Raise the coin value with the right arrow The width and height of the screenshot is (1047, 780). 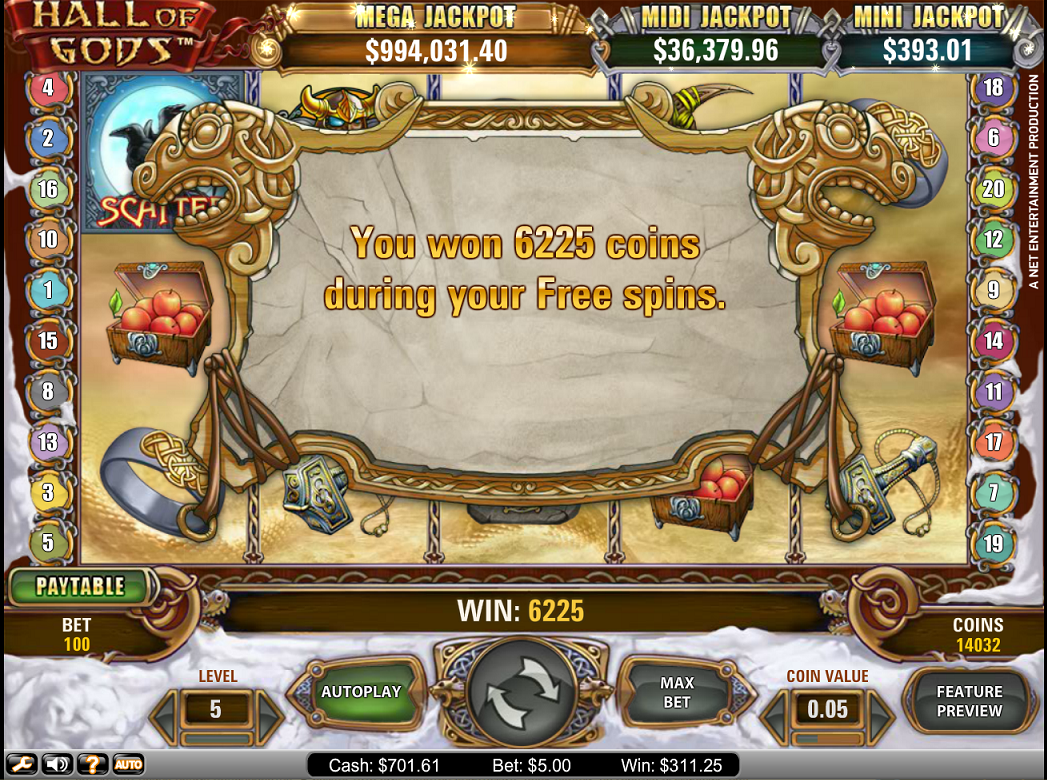tap(880, 711)
